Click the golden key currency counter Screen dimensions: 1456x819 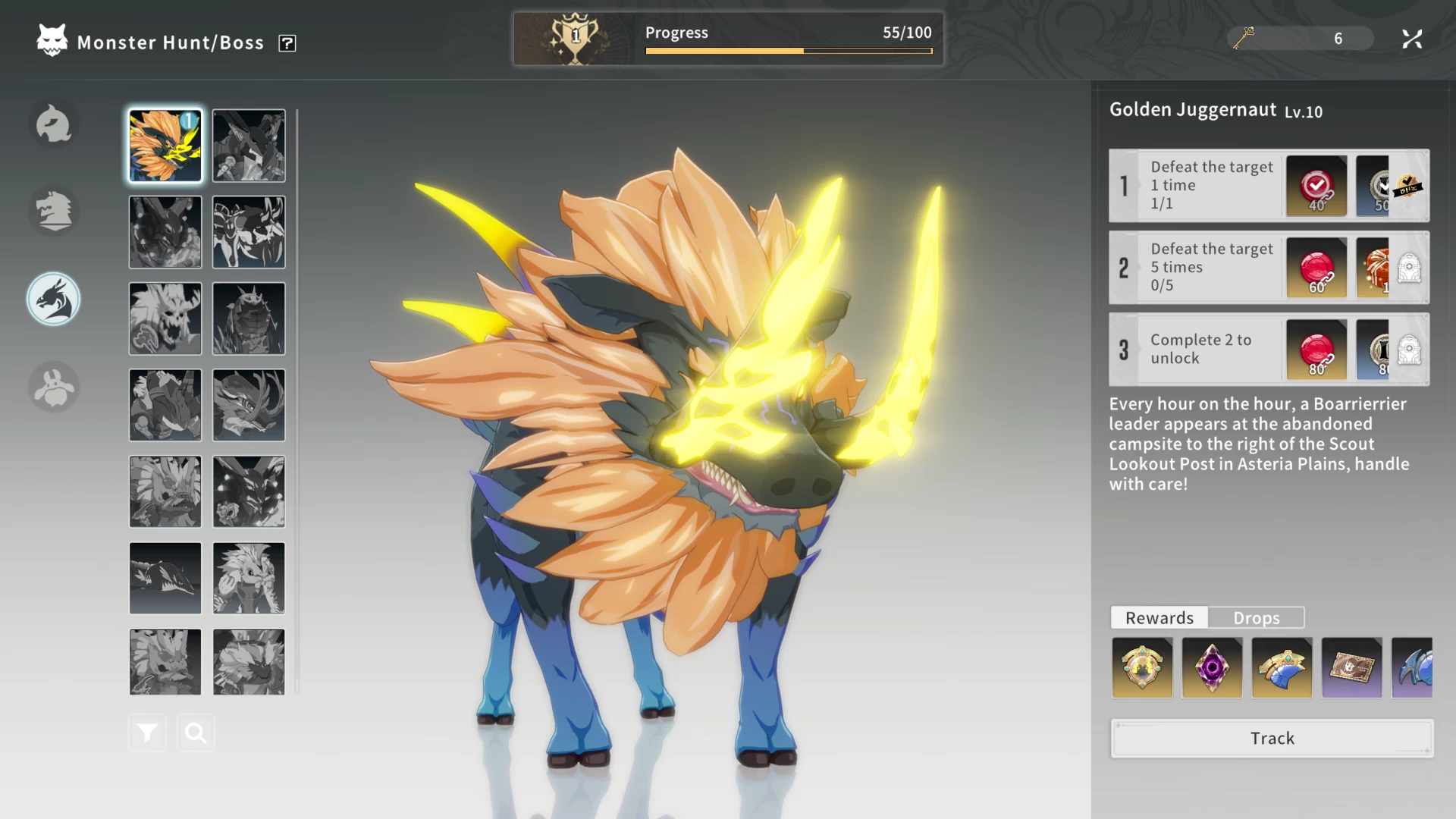click(x=1300, y=39)
